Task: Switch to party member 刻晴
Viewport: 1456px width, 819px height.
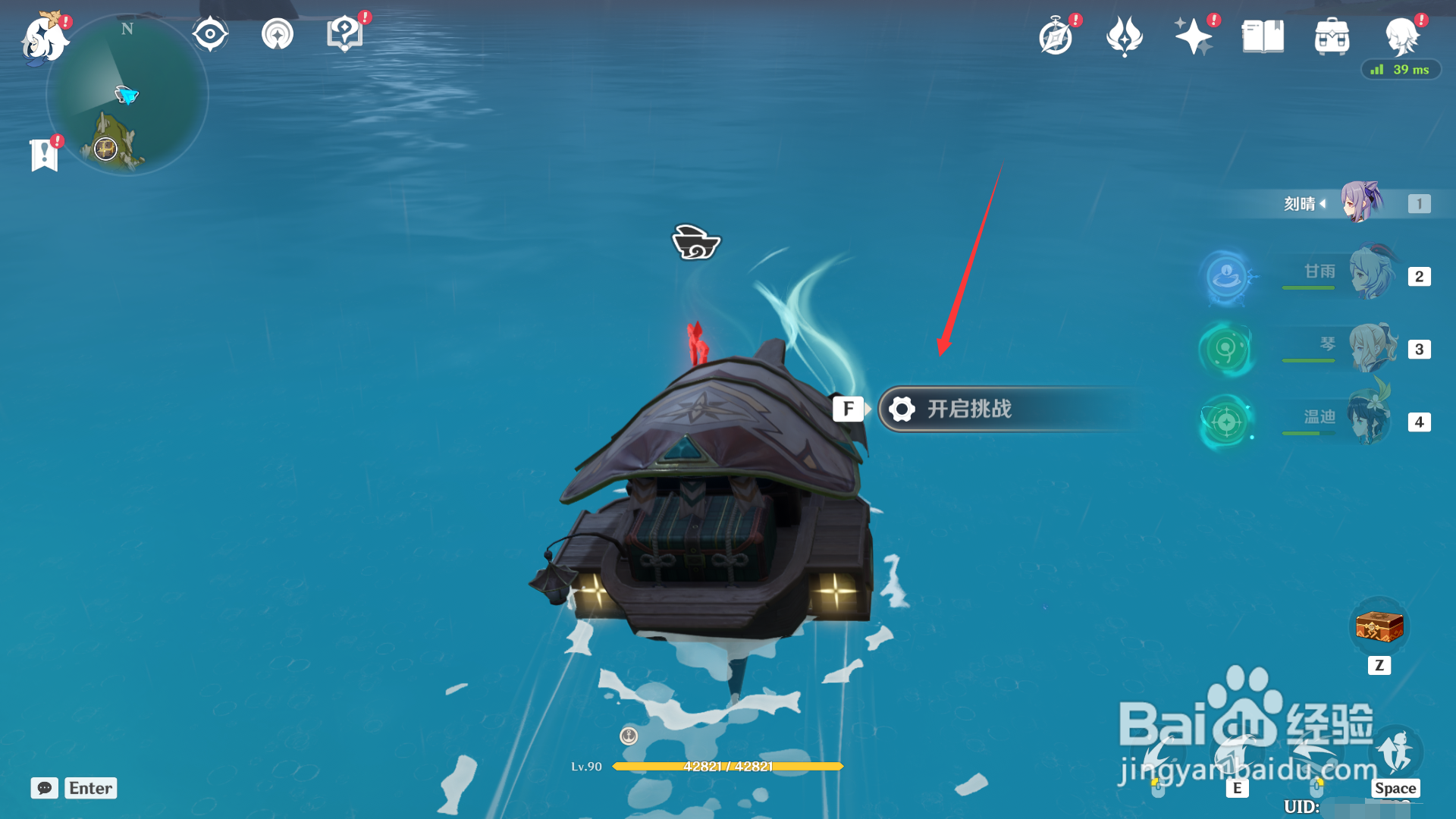Action: (1362, 203)
